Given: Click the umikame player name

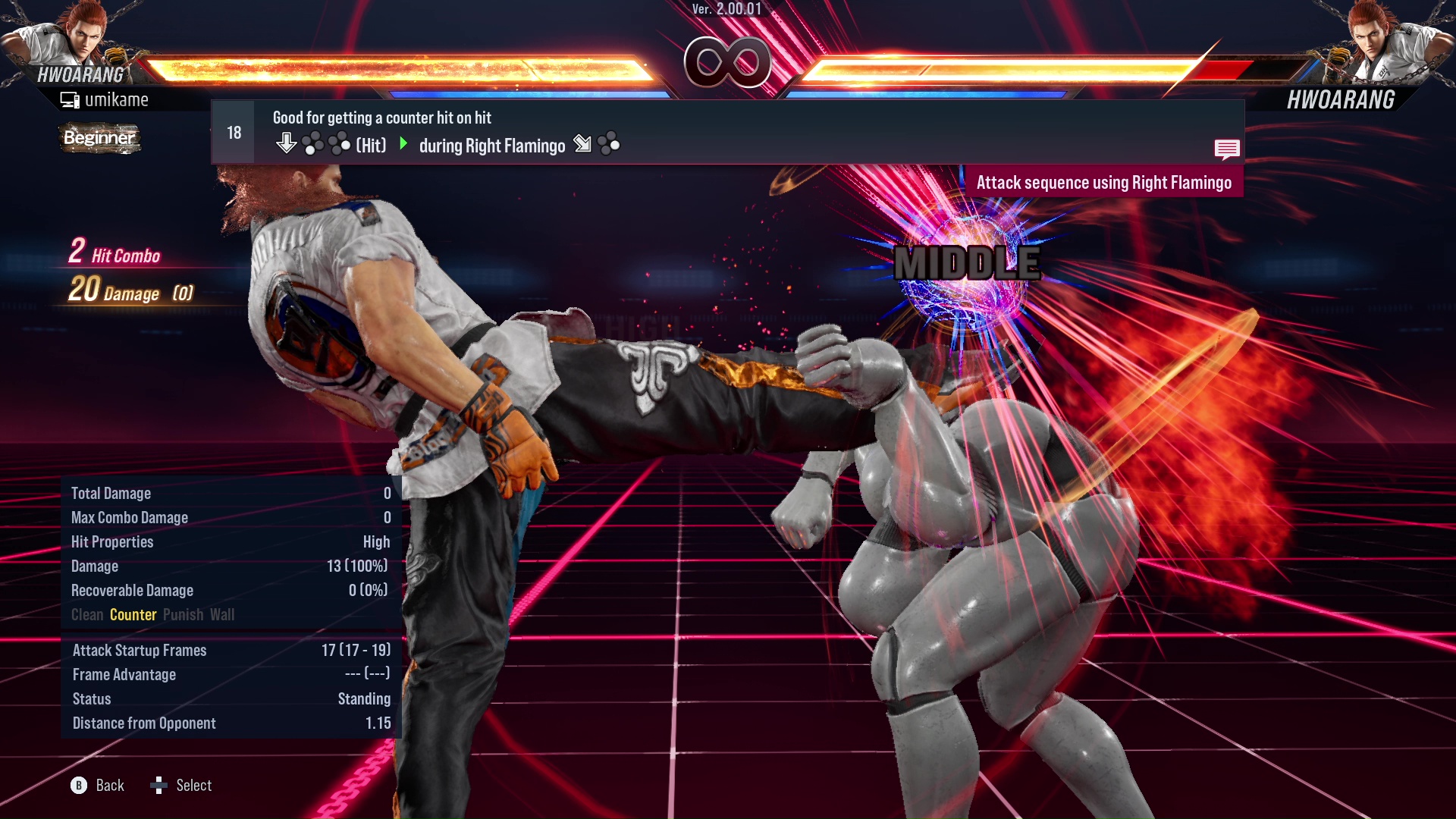Looking at the screenshot, I should 118,99.
